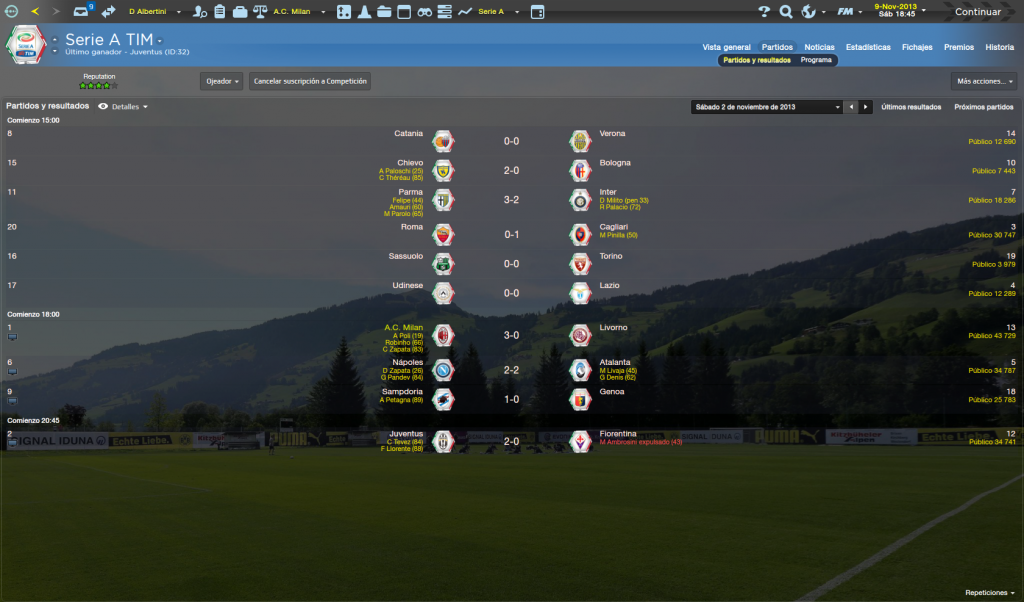Open the Vista general tab
This screenshot has height=602, width=1024.
(x=726, y=47)
